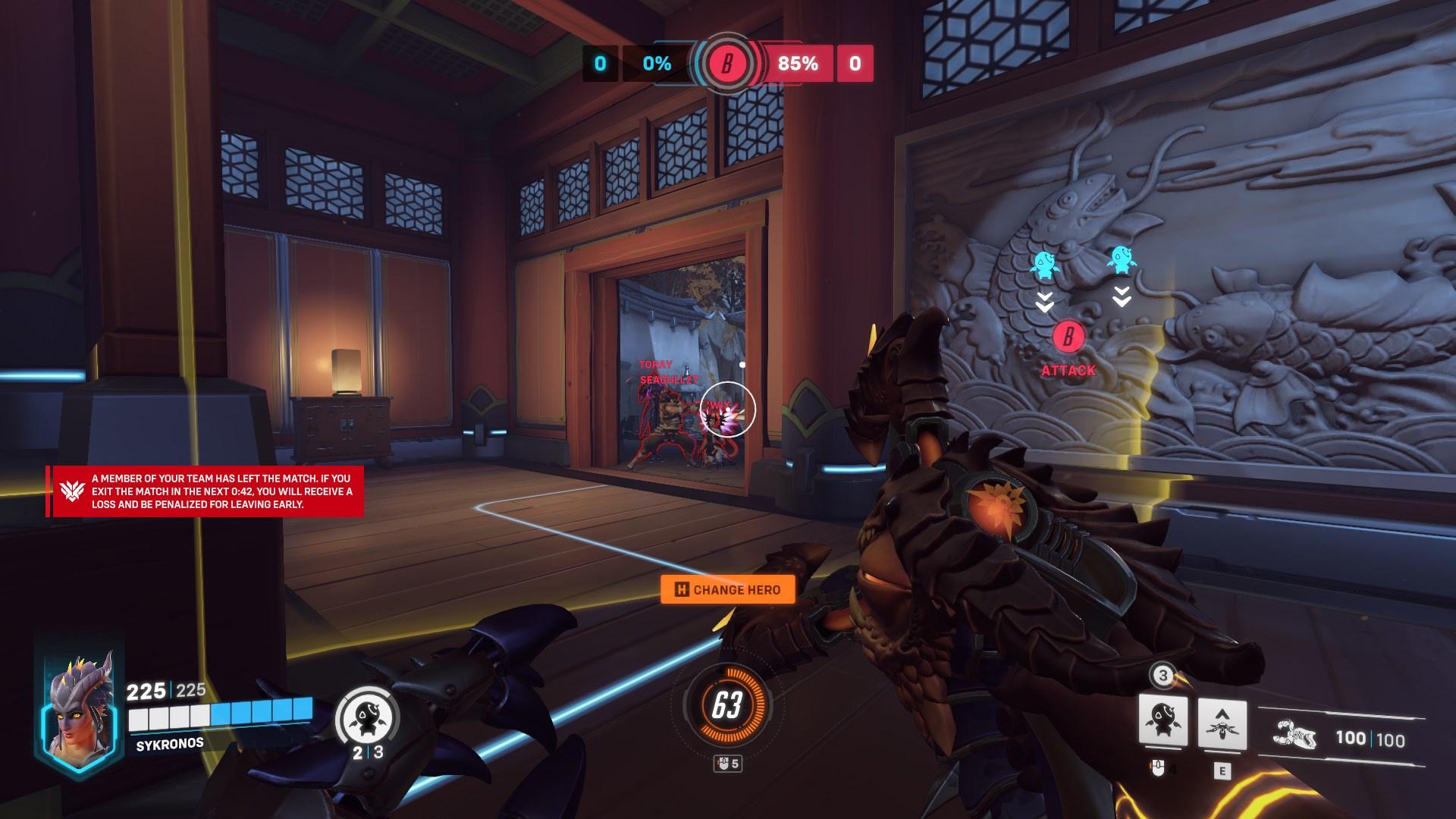The image size is (1456, 819).
Task: Select the ultimate charge meter showing 63
Action: (x=726, y=705)
